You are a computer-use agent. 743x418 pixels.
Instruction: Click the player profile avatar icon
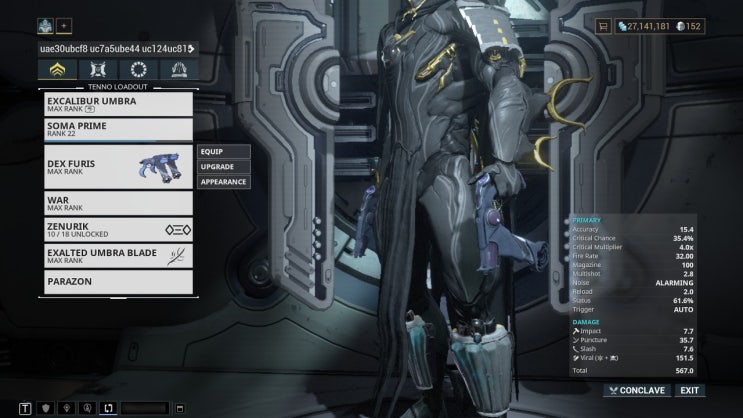(46, 25)
